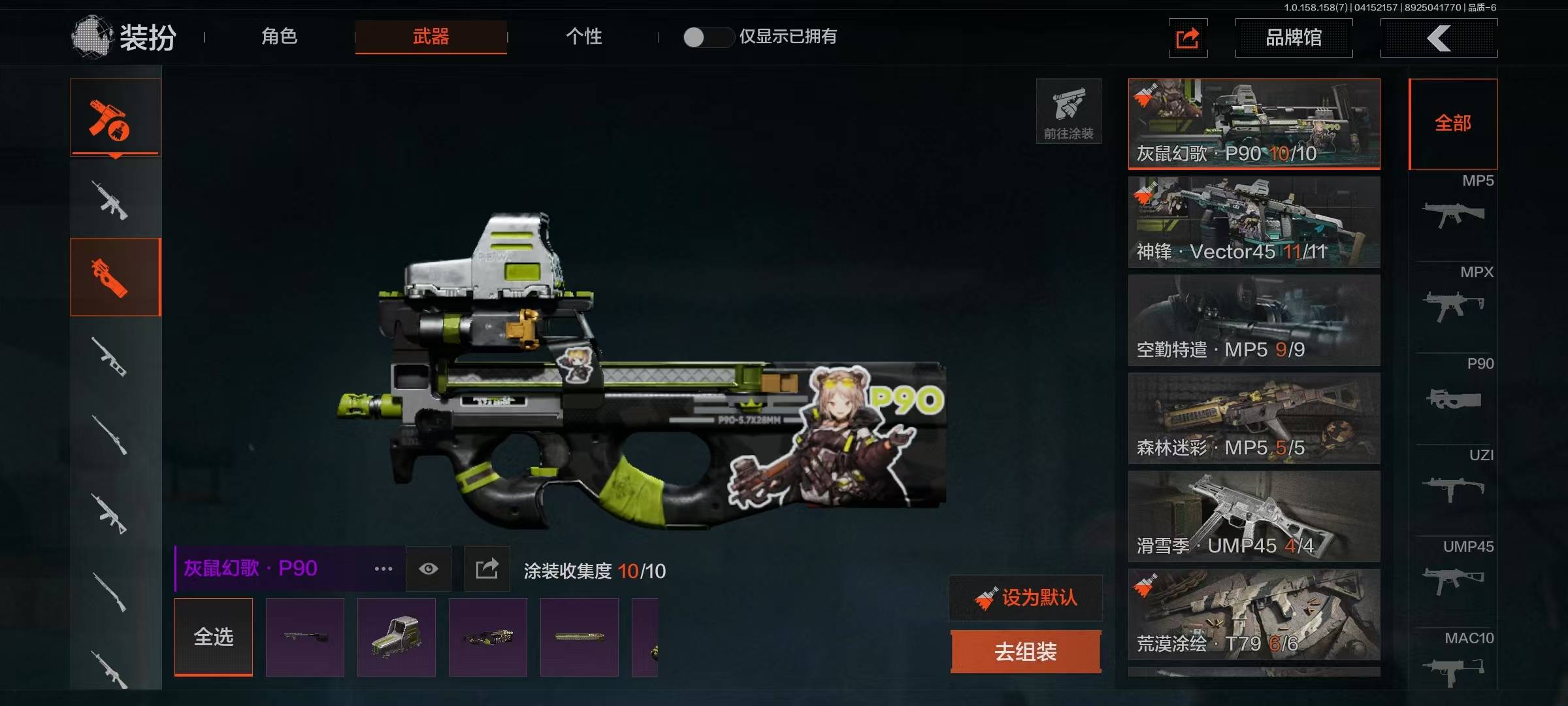Select the 滑雪季 UMP45 skin

coord(1254,516)
